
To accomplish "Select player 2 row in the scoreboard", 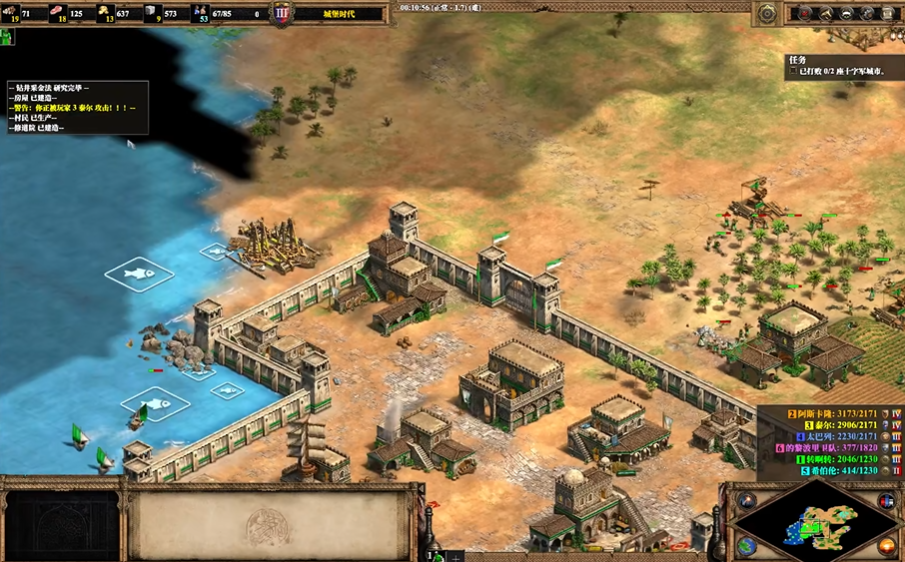I will [832, 413].
